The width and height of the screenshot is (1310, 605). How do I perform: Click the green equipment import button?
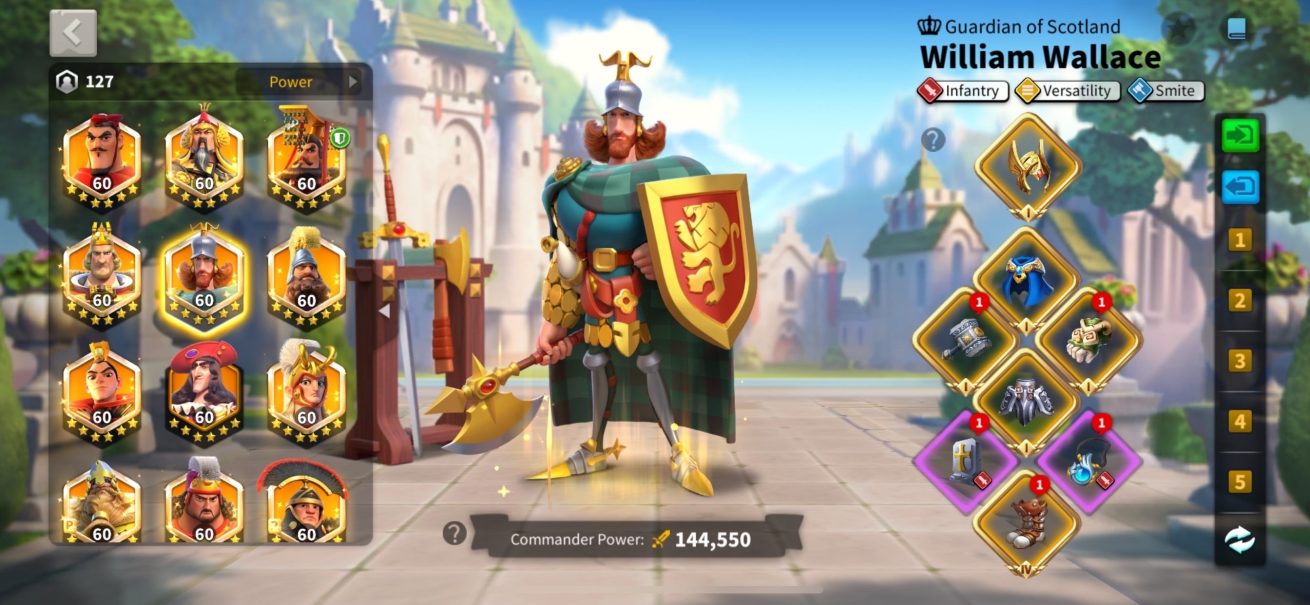(x=1240, y=135)
